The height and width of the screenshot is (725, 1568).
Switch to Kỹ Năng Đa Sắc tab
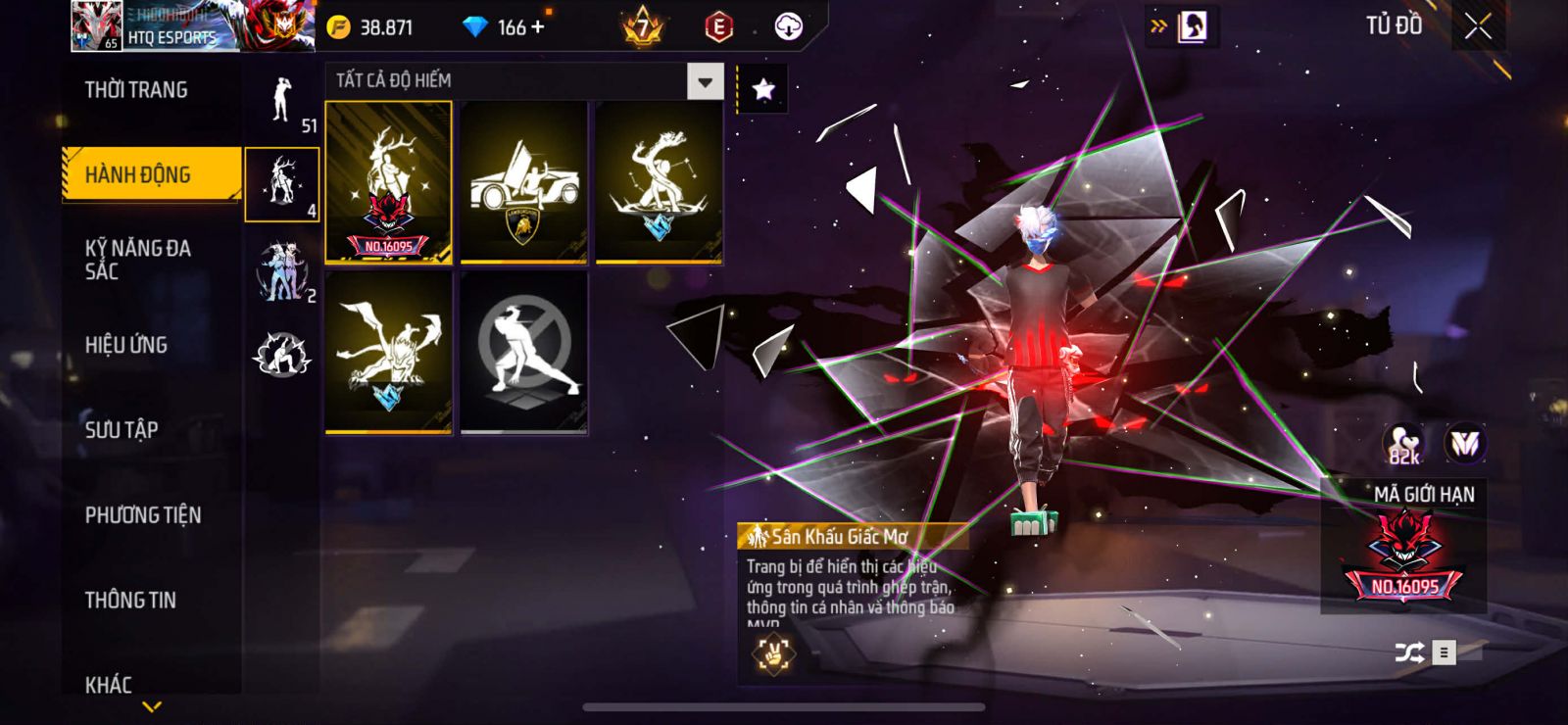tap(138, 260)
